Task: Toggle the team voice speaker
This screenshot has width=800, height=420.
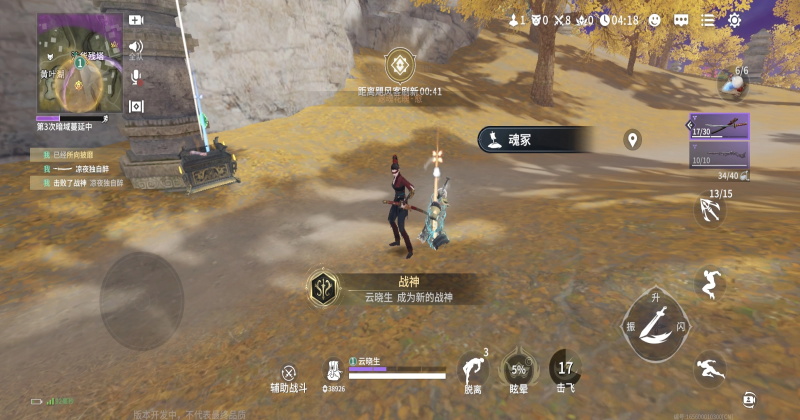Action: click(136, 46)
